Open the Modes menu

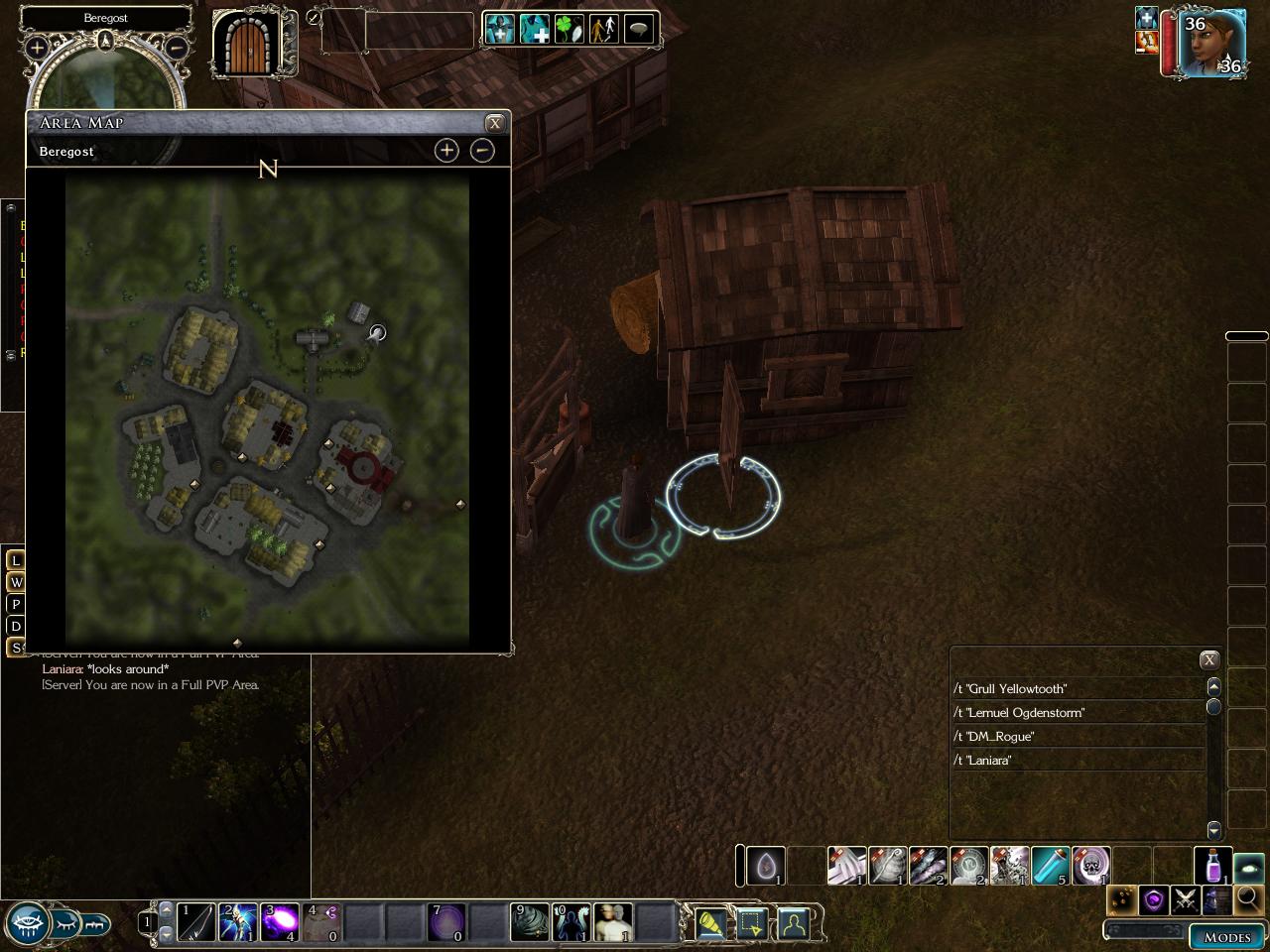pos(1226,936)
